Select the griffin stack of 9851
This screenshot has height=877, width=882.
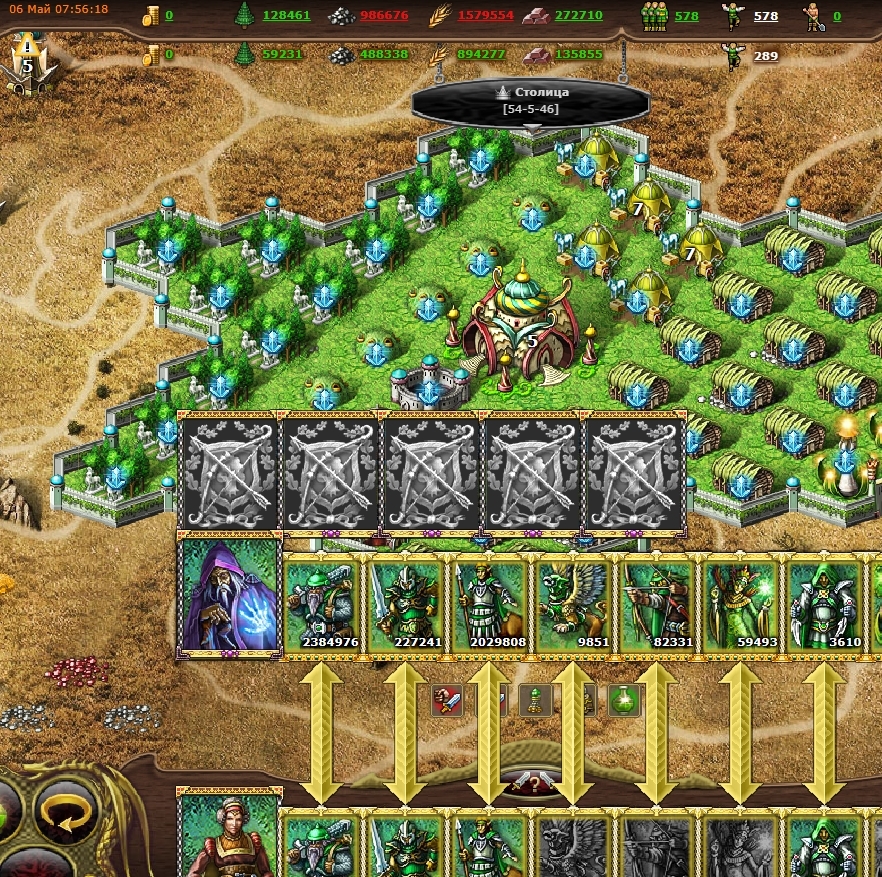coord(574,606)
